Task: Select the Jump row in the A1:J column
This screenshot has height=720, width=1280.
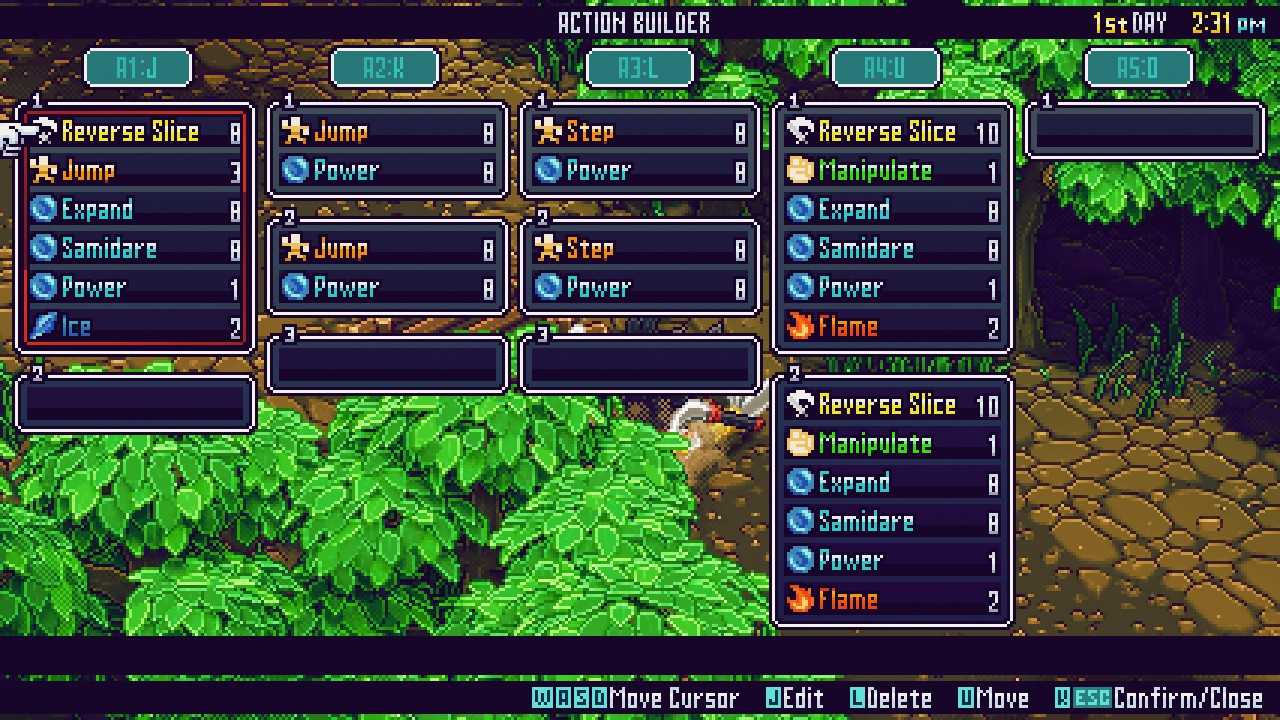Action: (136, 171)
